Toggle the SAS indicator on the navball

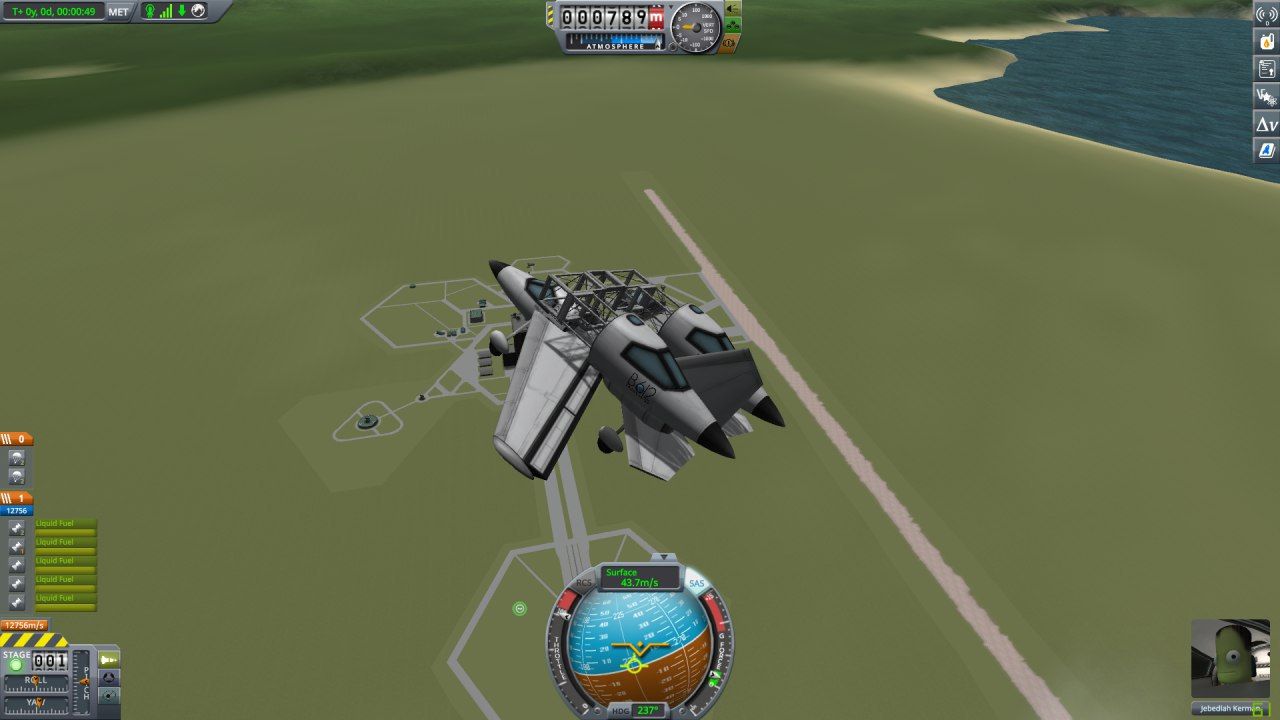coord(696,583)
